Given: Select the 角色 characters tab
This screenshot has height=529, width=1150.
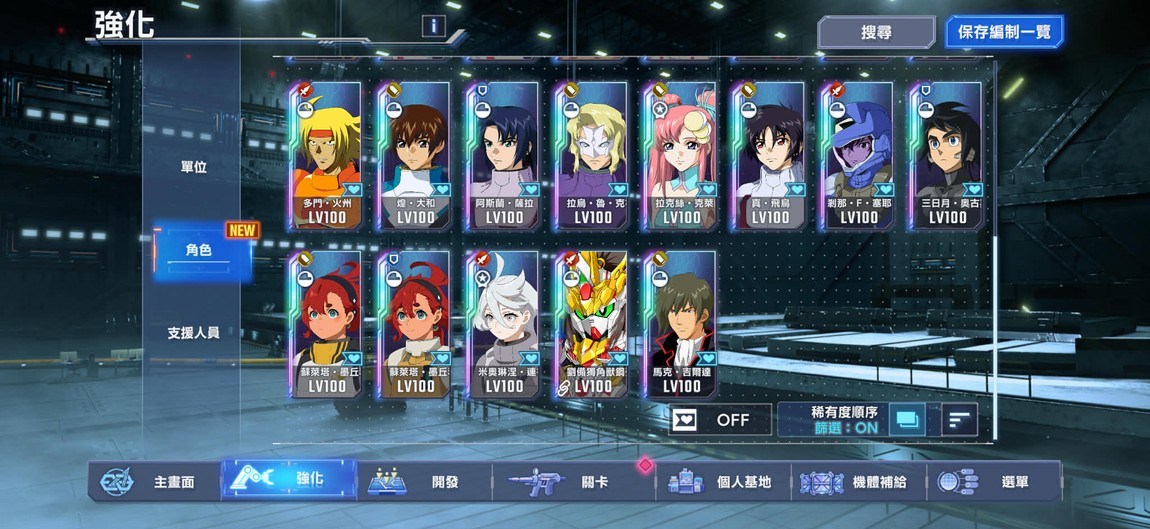Looking at the screenshot, I should click(199, 250).
